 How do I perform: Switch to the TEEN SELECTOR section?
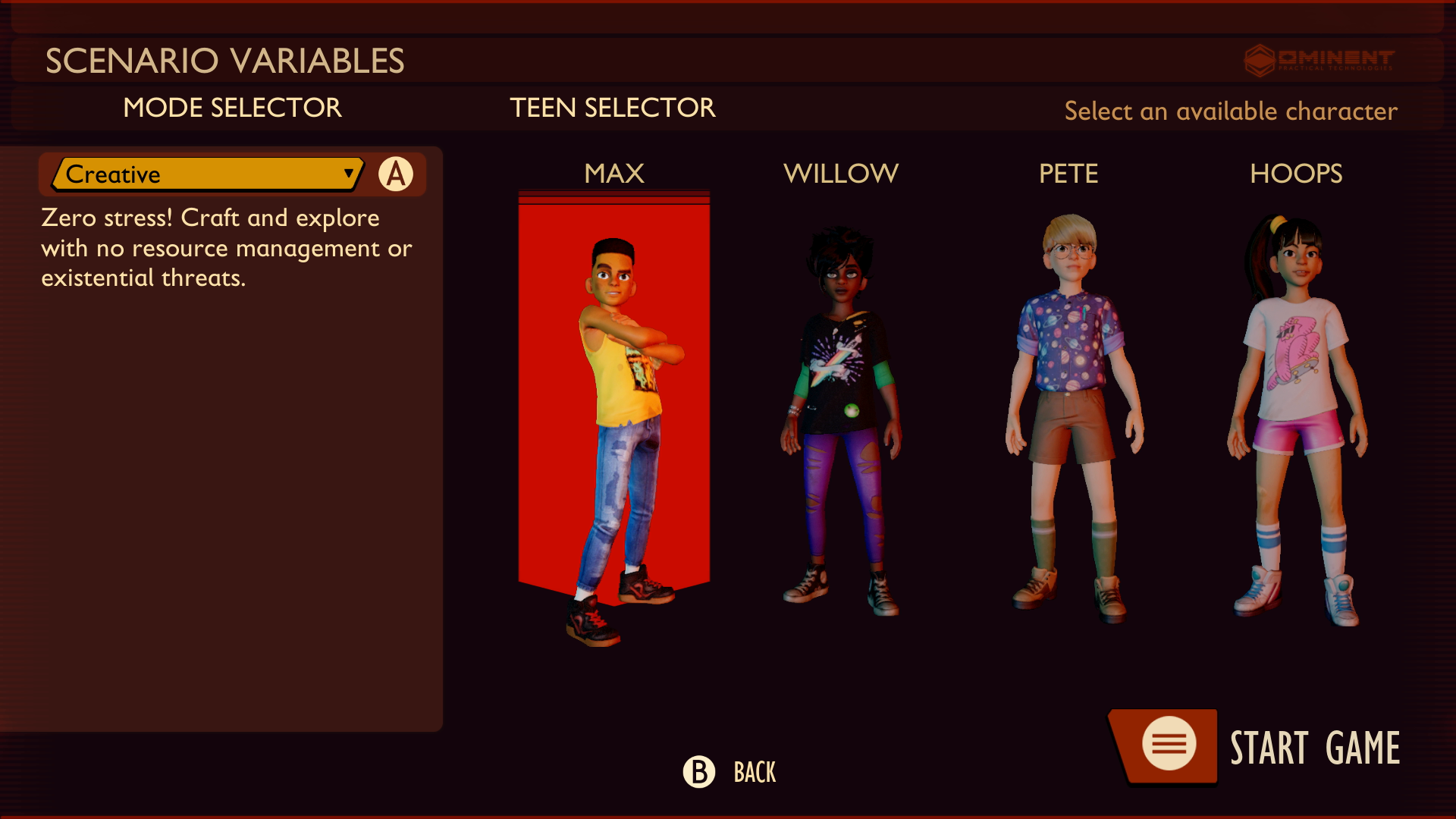tap(613, 108)
